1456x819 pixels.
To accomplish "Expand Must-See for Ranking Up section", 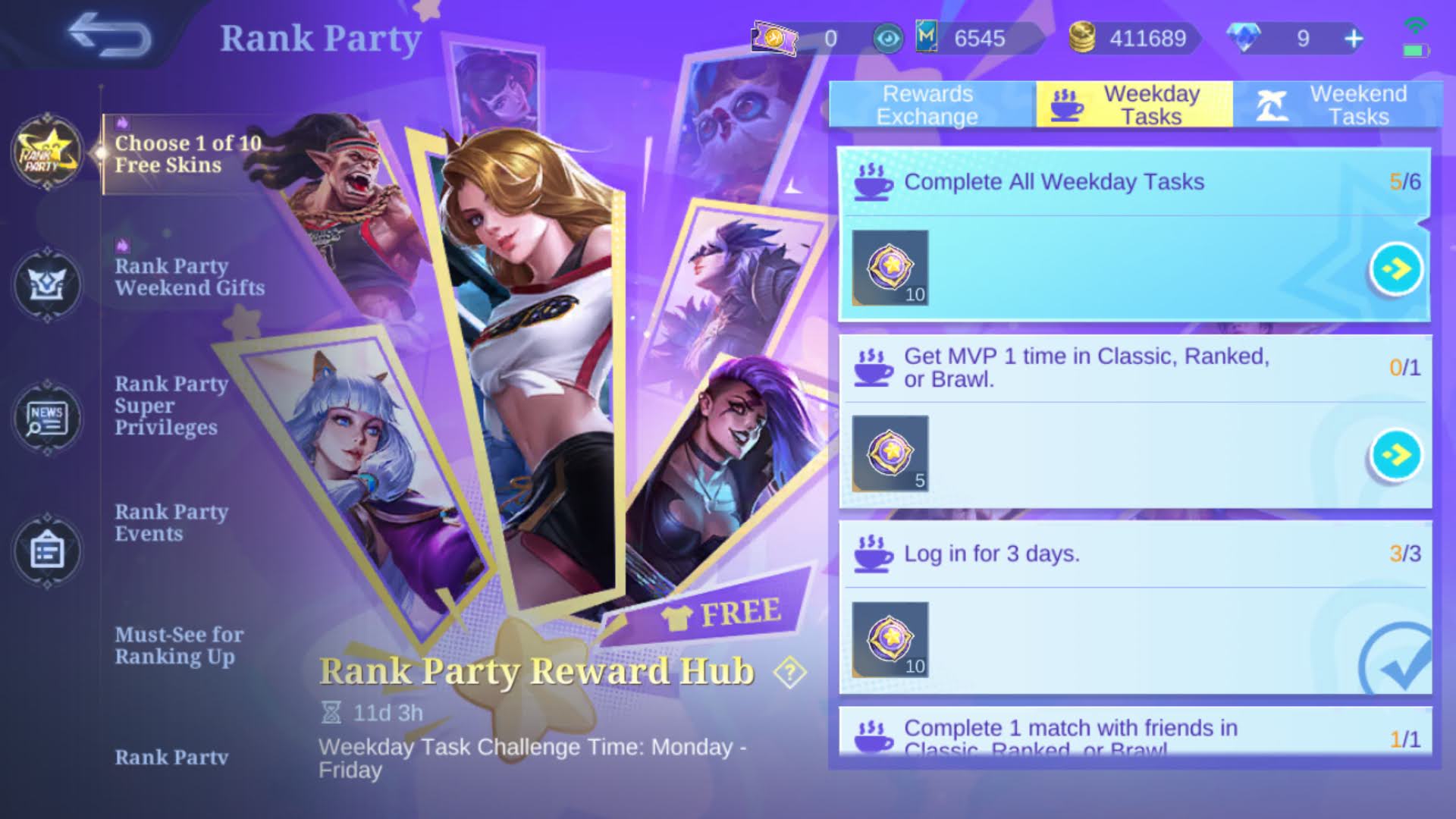I will coord(177,645).
